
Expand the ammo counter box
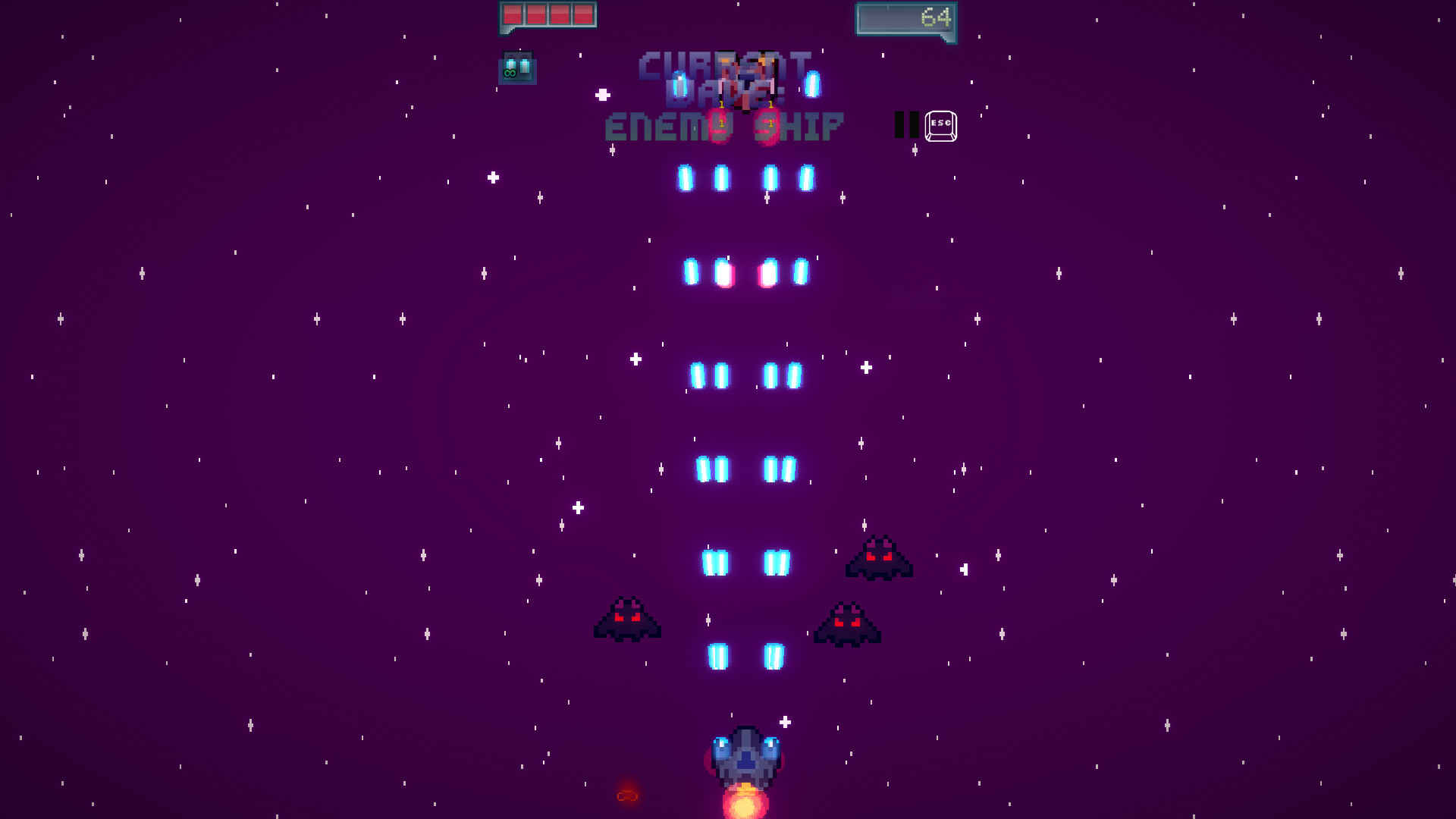517,67
